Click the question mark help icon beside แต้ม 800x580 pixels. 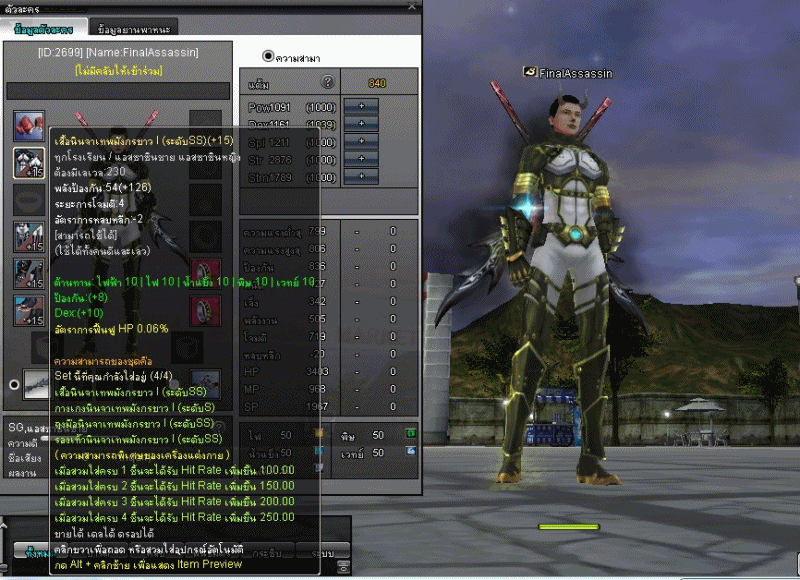pos(326,83)
